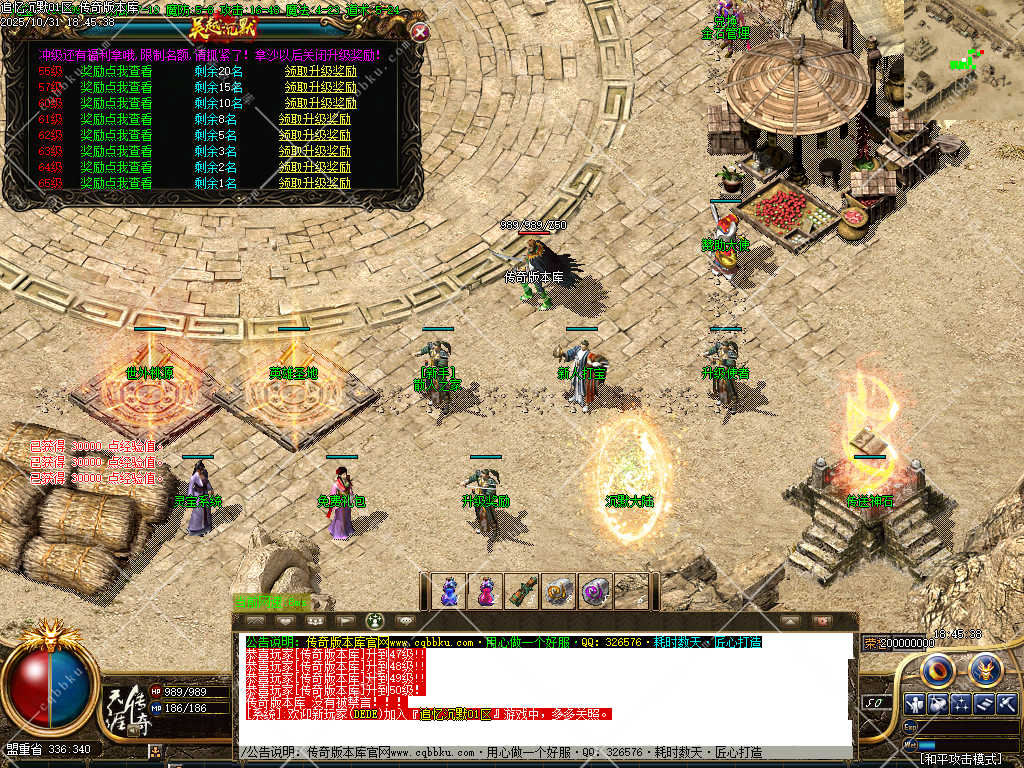View reward details for level 63
Screen dimensions: 1024x768
point(116,151)
